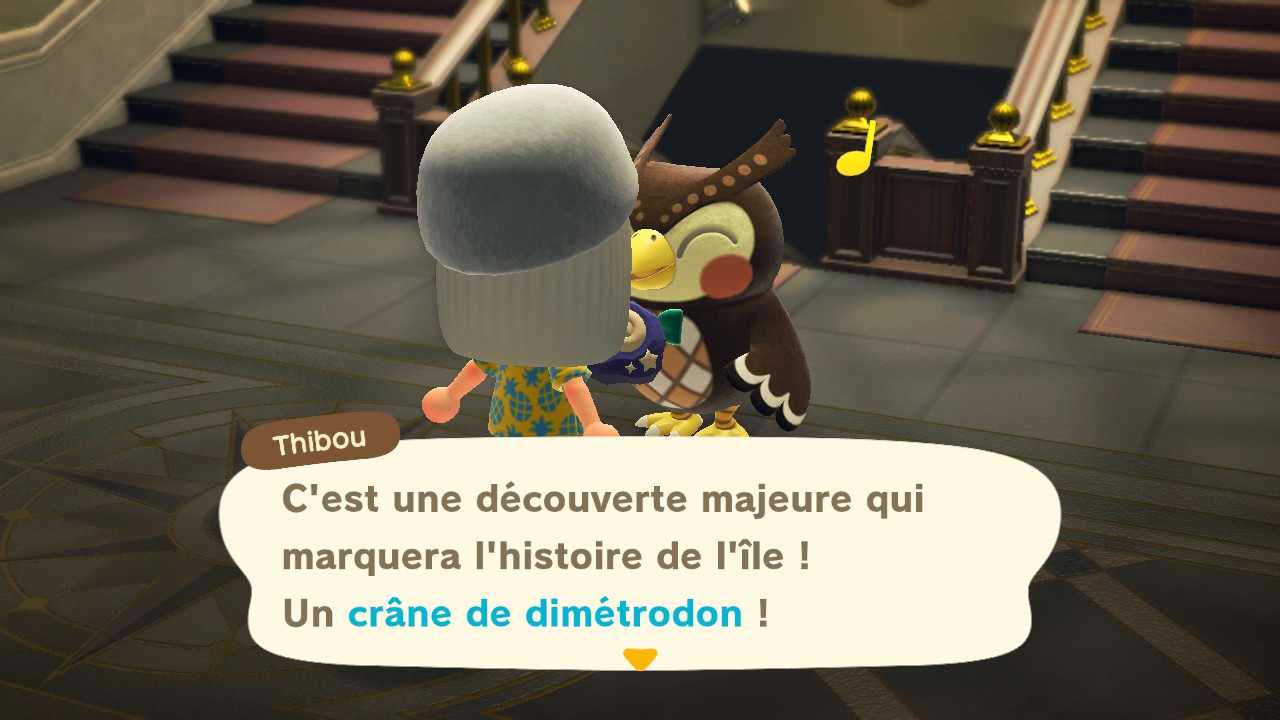Screen dimensions: 1280x720
Task: Click the orange continue arrow below the dialogue
Action: pos(639,659)
